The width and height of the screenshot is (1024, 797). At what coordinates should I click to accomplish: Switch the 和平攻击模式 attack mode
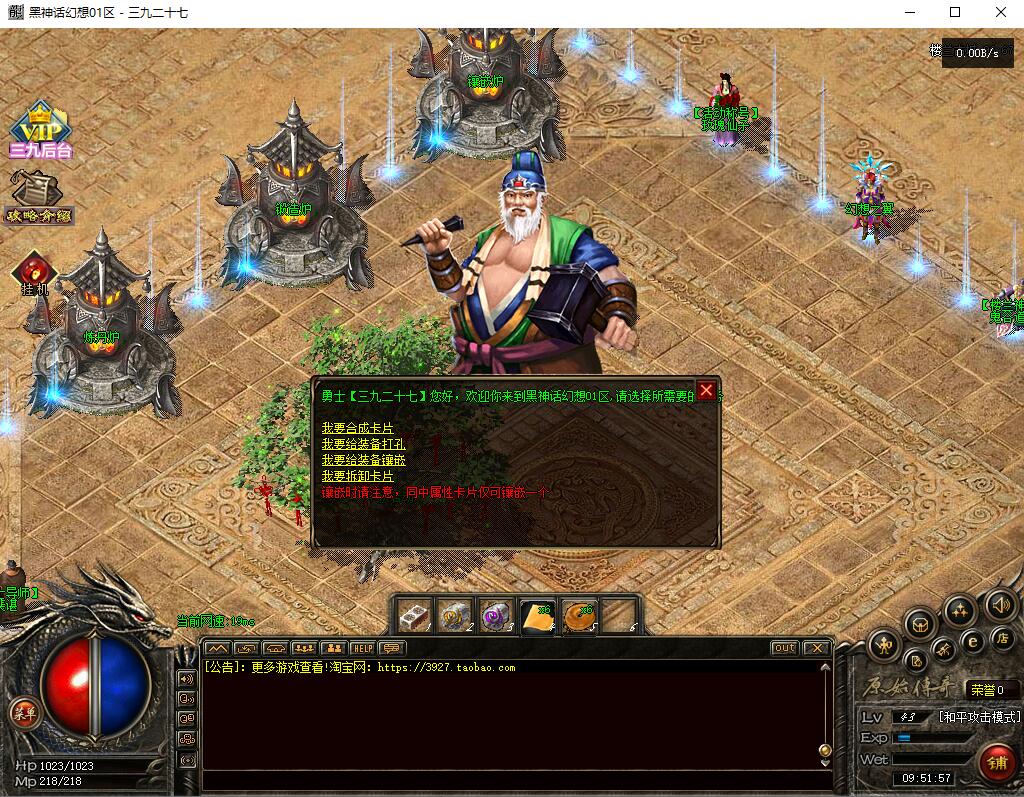tap(979, 717)
